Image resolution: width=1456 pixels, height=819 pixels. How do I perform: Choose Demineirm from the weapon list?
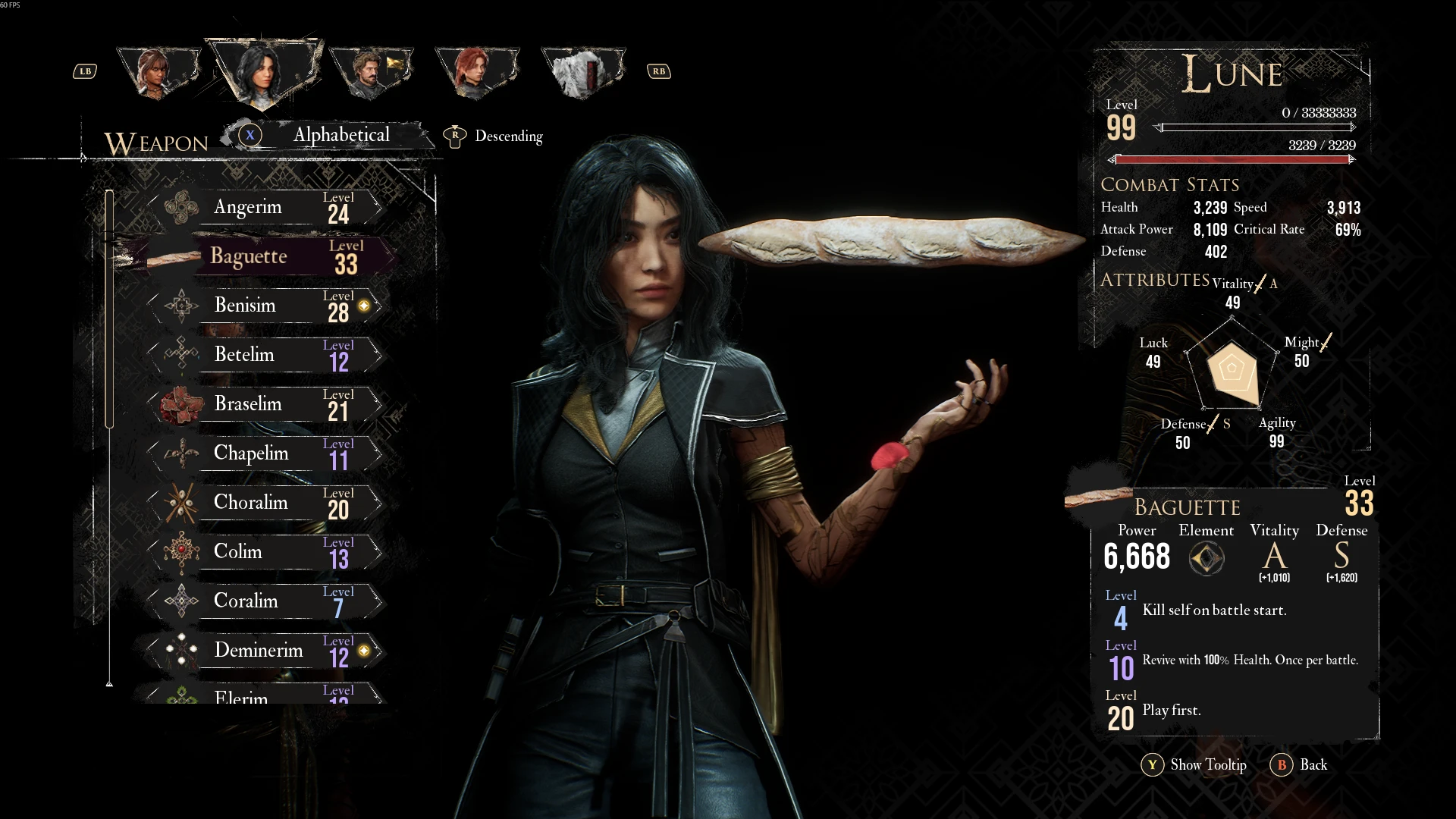coord(265,651)
